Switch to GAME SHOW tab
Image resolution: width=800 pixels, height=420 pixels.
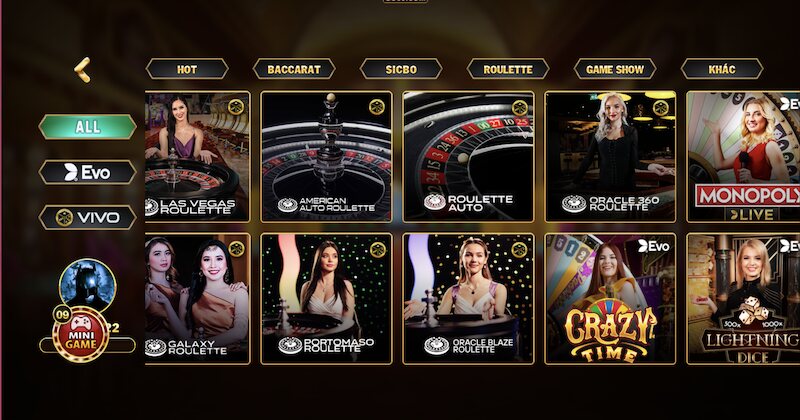615,69
